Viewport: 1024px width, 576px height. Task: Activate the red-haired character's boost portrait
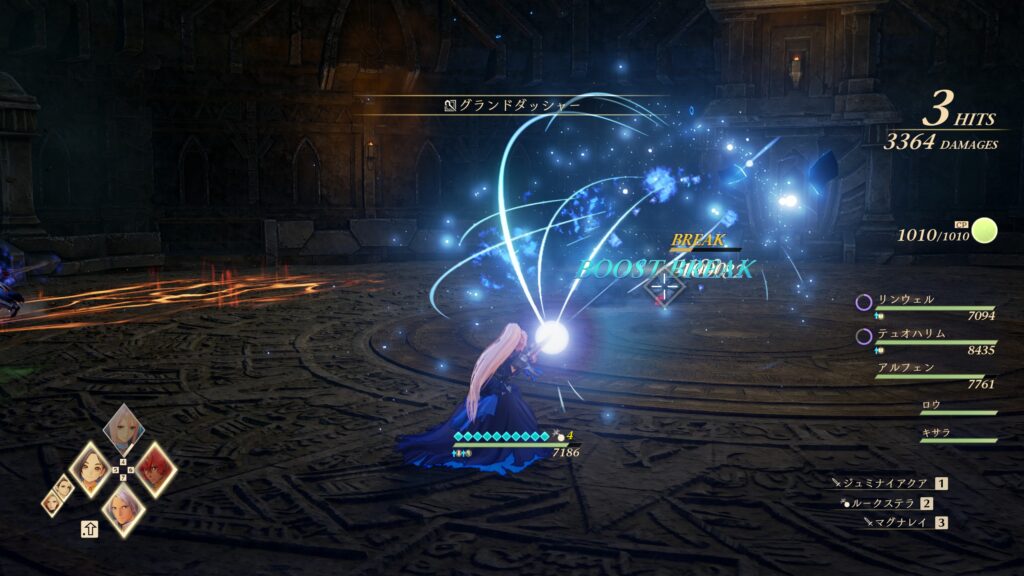coord(155,468)
